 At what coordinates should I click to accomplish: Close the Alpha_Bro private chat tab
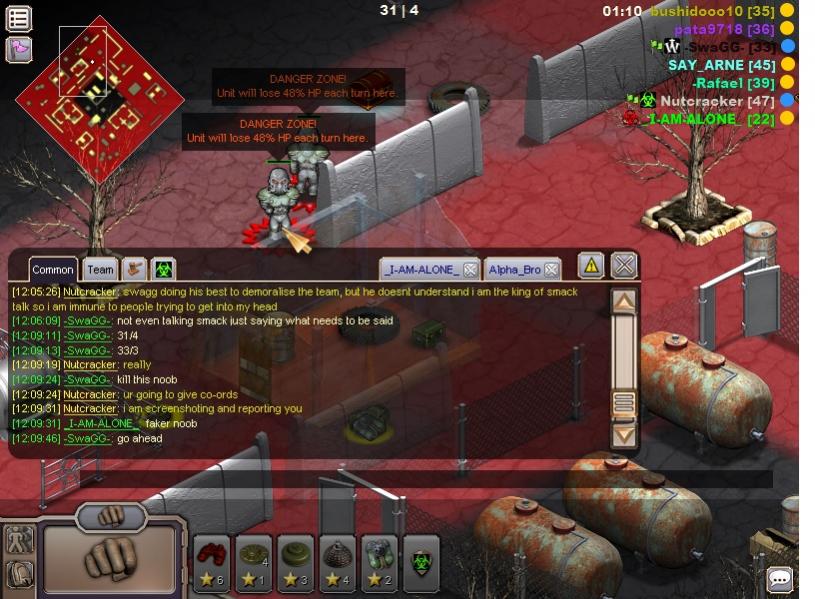pos(551,270)
